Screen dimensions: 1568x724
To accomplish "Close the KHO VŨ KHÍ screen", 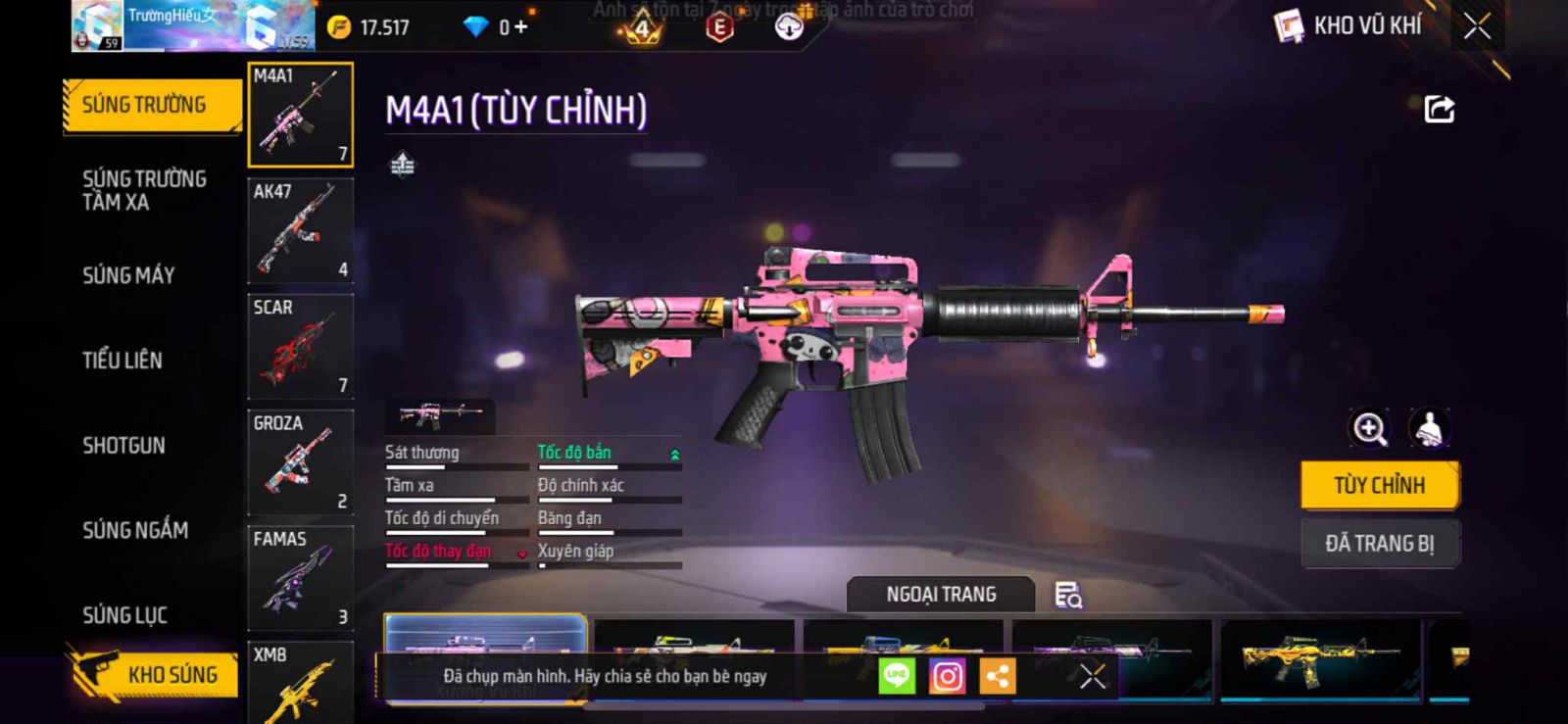I will coord(1477,26).
